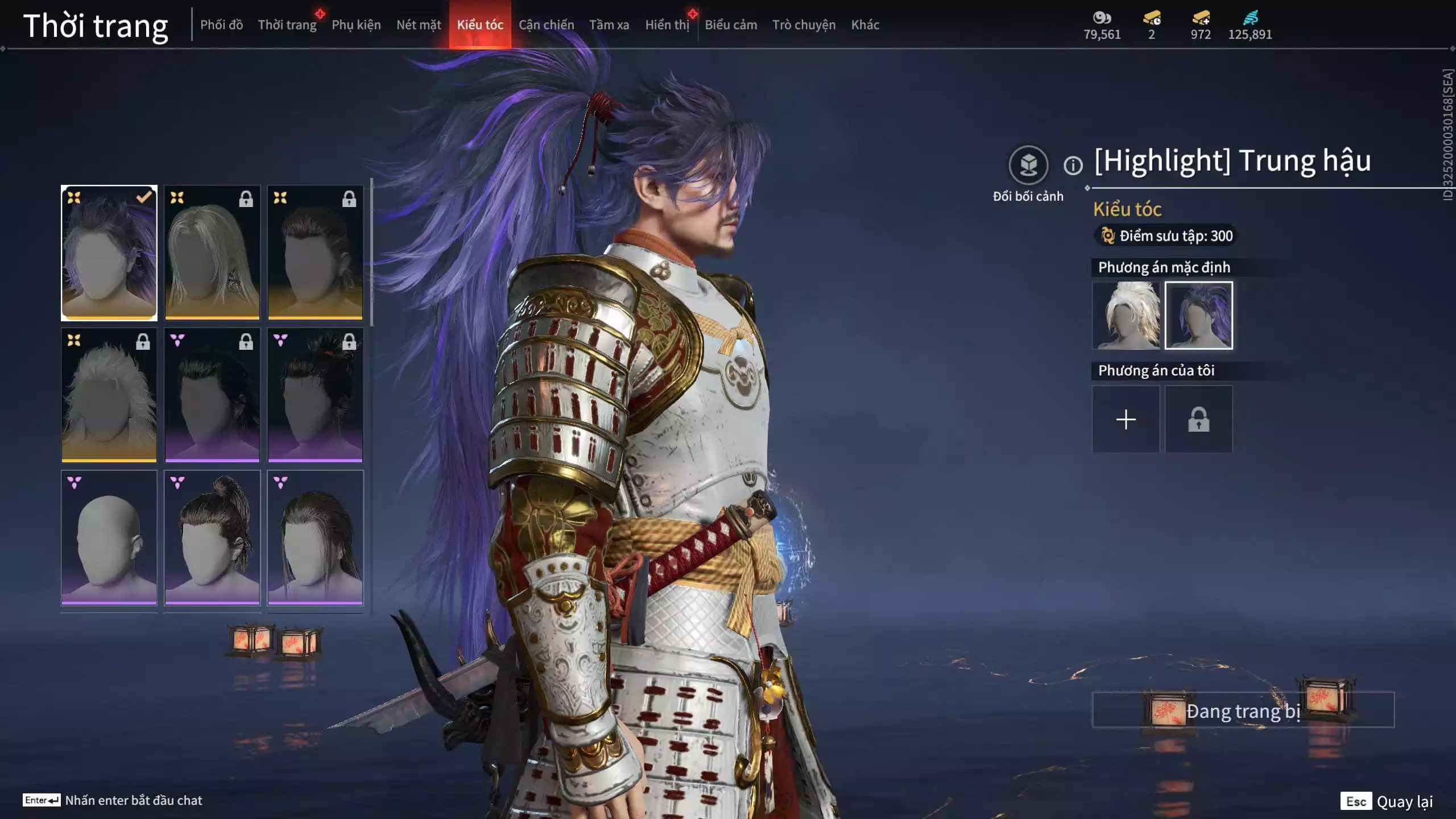Pick the bald head hairstyle
This screenshot has width=1456, height=819.
pos(109,537)
